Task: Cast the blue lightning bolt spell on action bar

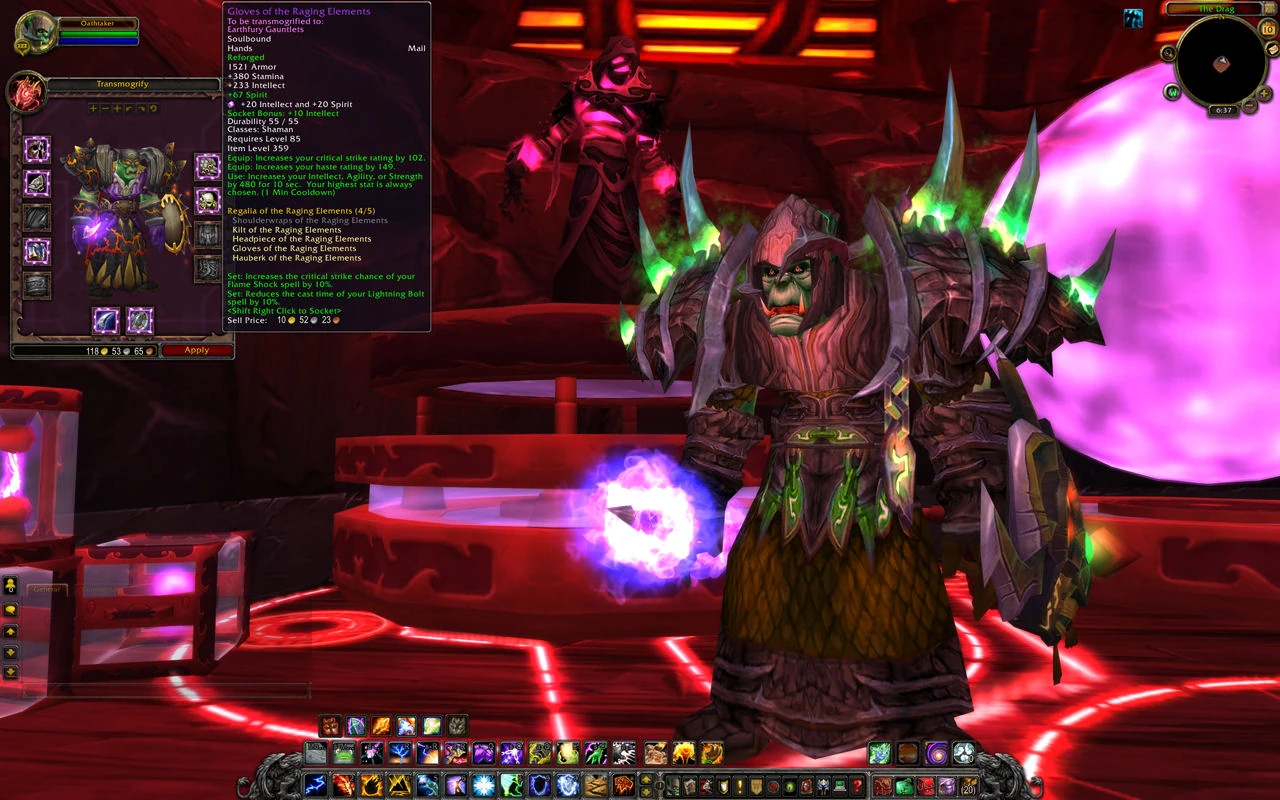Action: [x=316, y=785]
